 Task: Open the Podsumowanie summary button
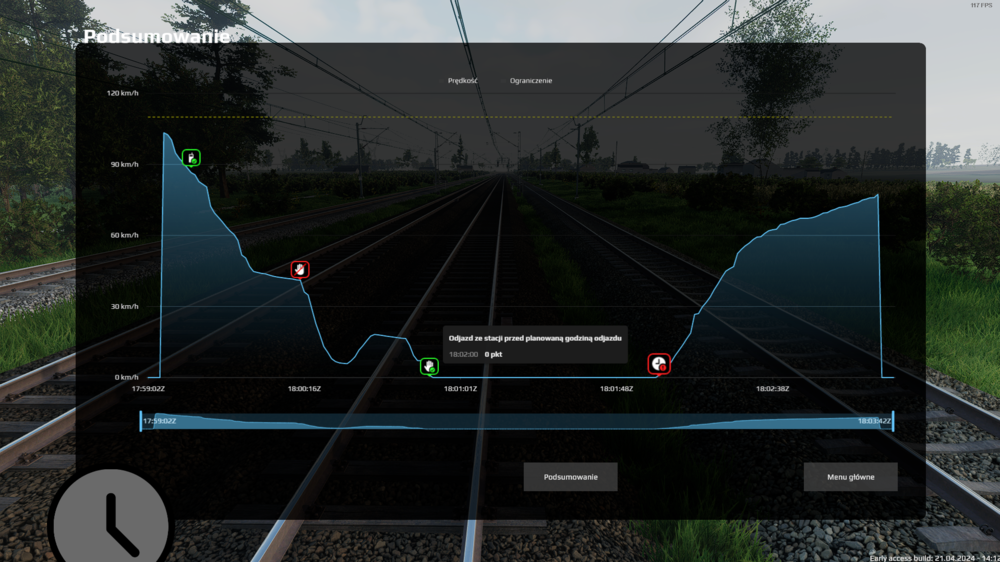570,477
